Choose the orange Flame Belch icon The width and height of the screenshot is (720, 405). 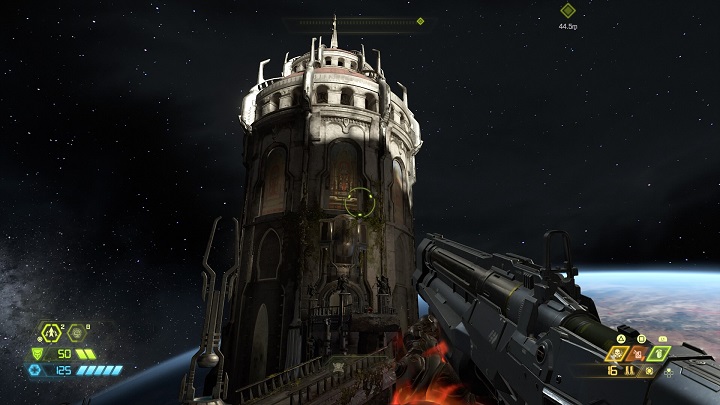(638, 353)
